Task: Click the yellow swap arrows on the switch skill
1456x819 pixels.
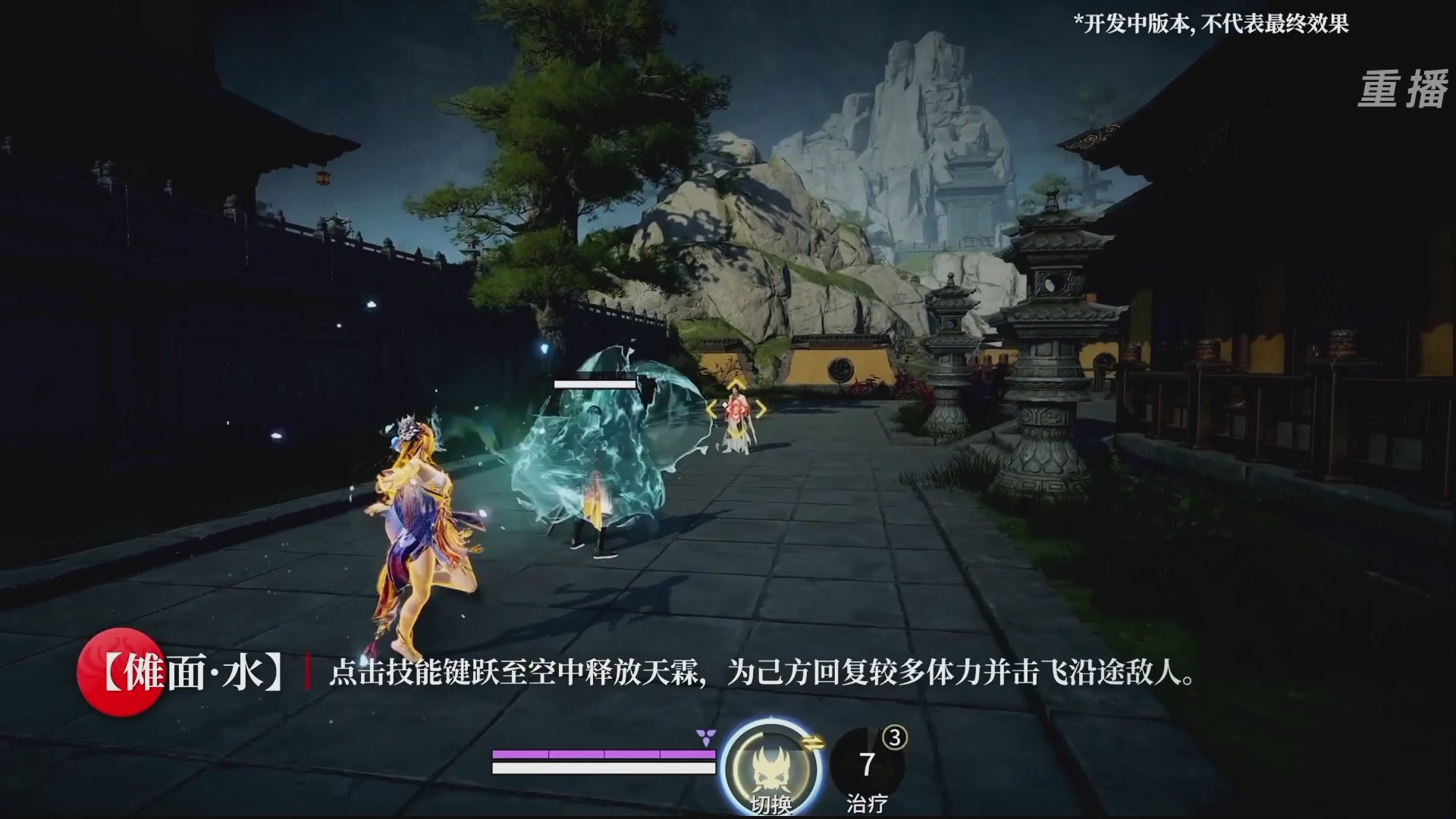Action: pyautogui.click(x=812, y=742)
